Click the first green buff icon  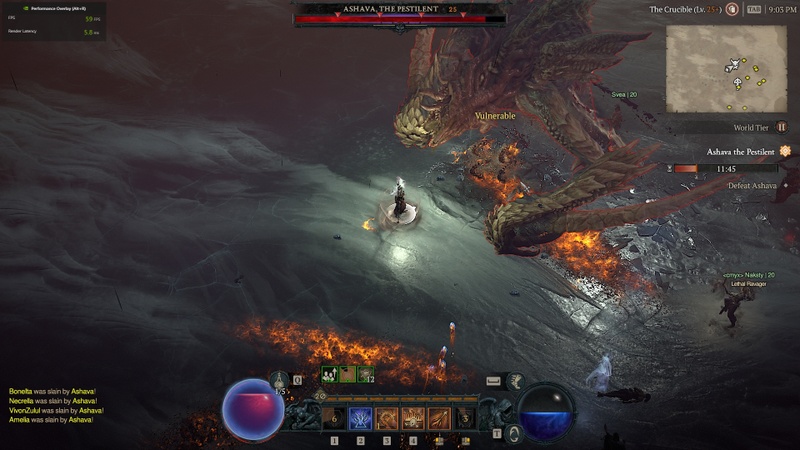click(x=329, y=374)
